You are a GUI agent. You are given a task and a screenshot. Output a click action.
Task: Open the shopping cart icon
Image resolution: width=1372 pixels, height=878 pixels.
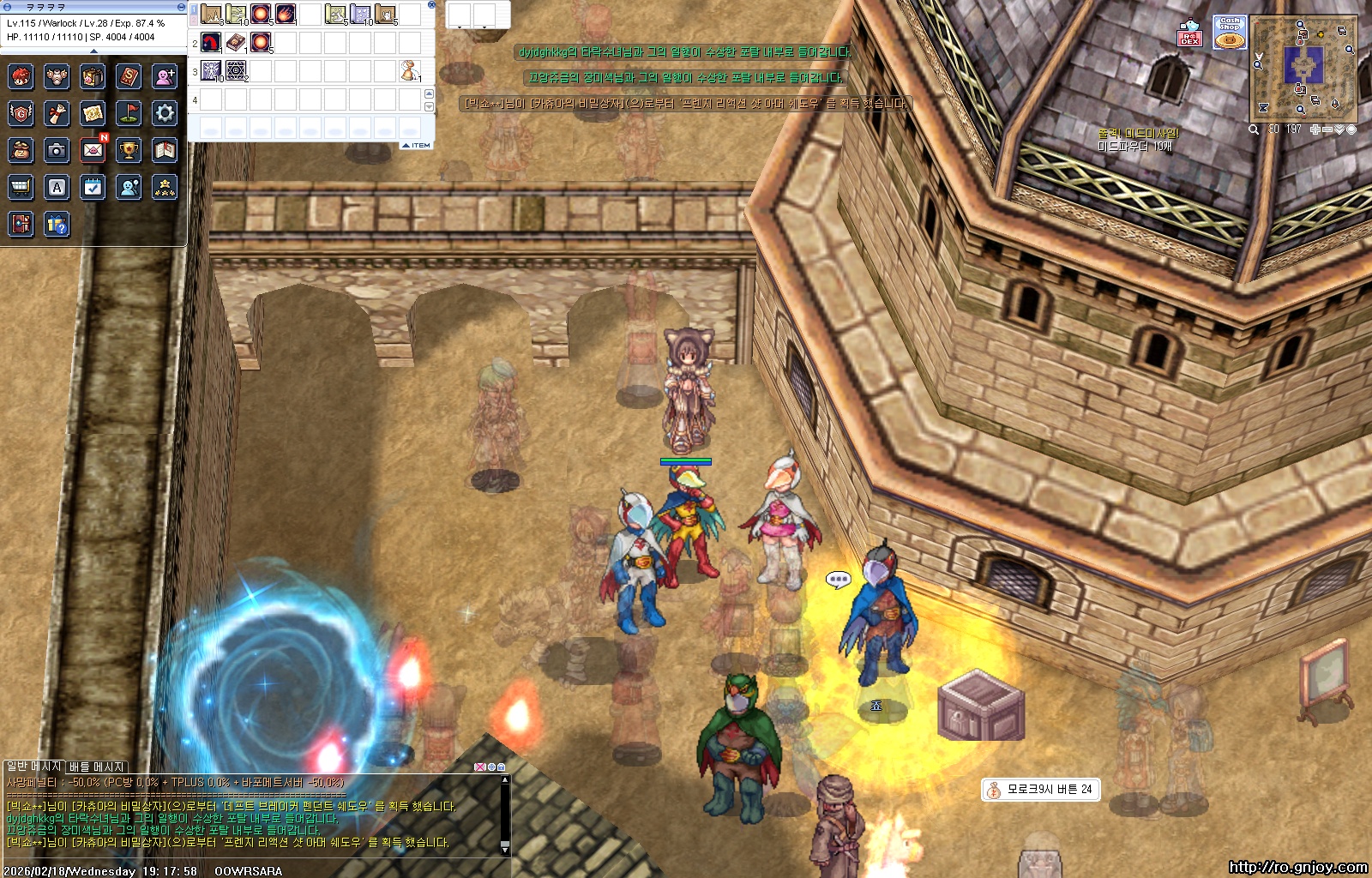point(21,187)
